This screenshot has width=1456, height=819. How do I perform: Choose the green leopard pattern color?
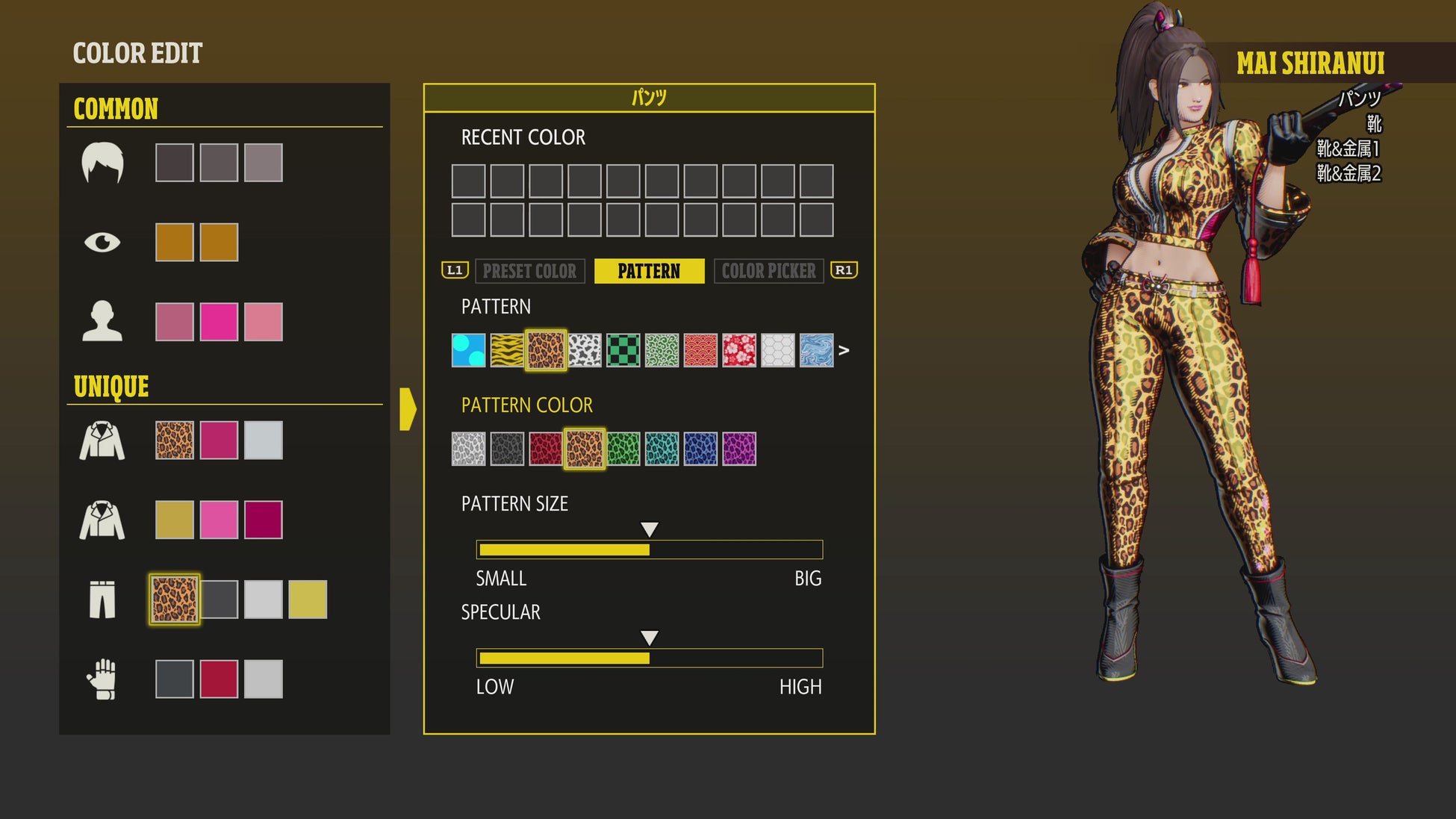coord(623,449)
